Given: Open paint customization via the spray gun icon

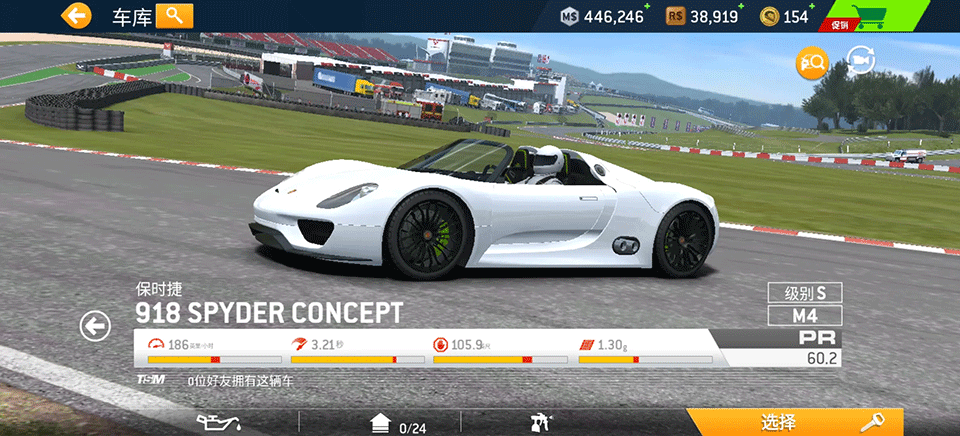Looking at the screenshot, I should [541, 423].
